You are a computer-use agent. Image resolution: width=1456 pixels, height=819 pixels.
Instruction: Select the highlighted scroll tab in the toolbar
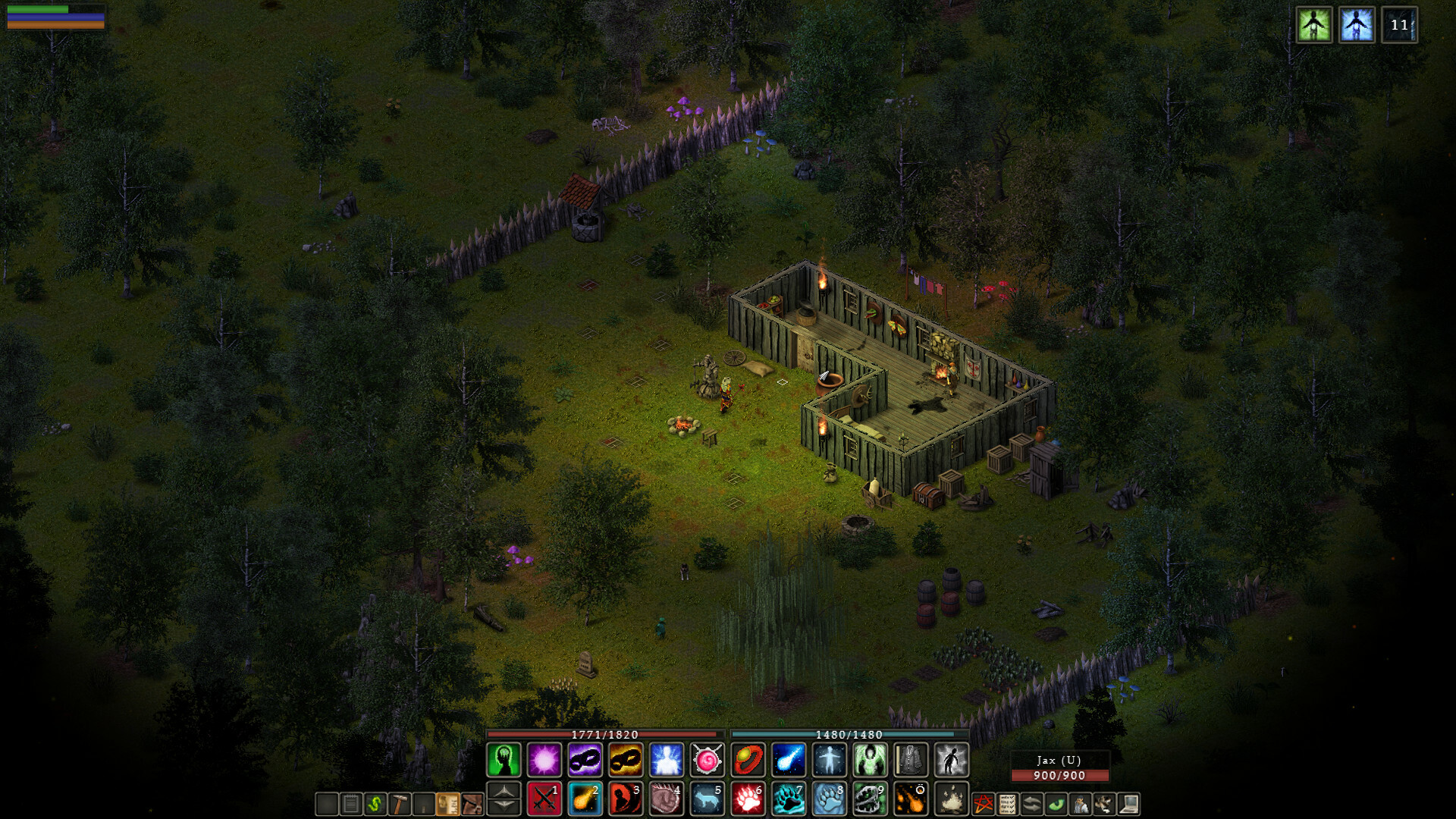[x=447, y=804]
